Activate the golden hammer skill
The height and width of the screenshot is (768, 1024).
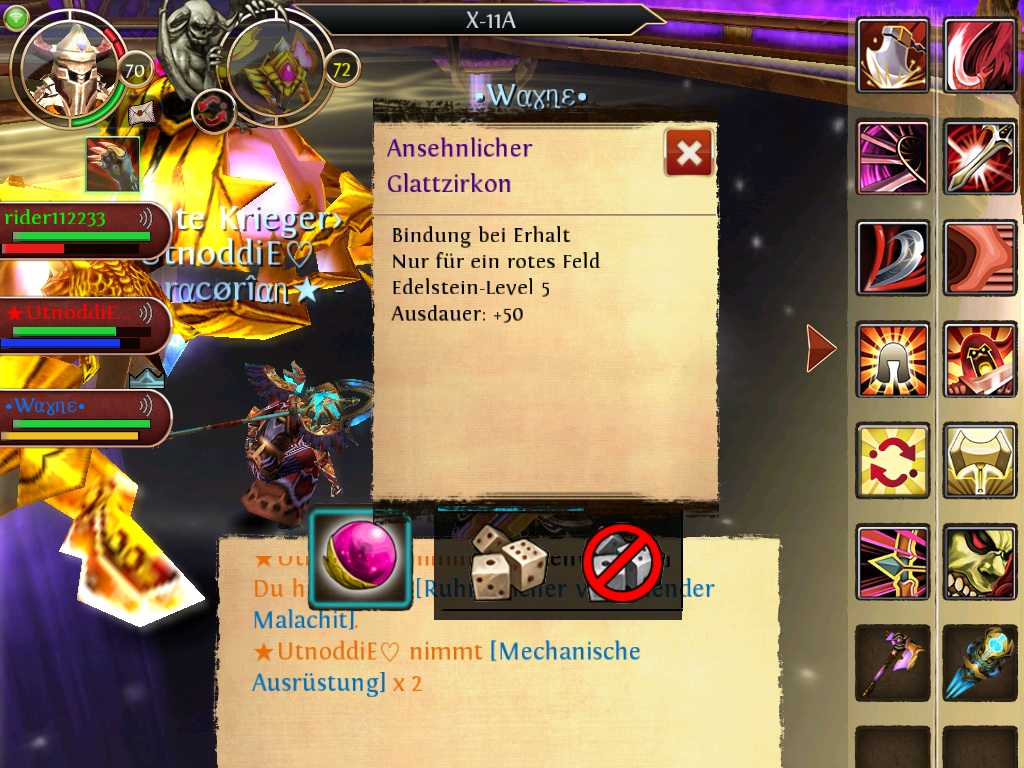[x=980, y=461]
